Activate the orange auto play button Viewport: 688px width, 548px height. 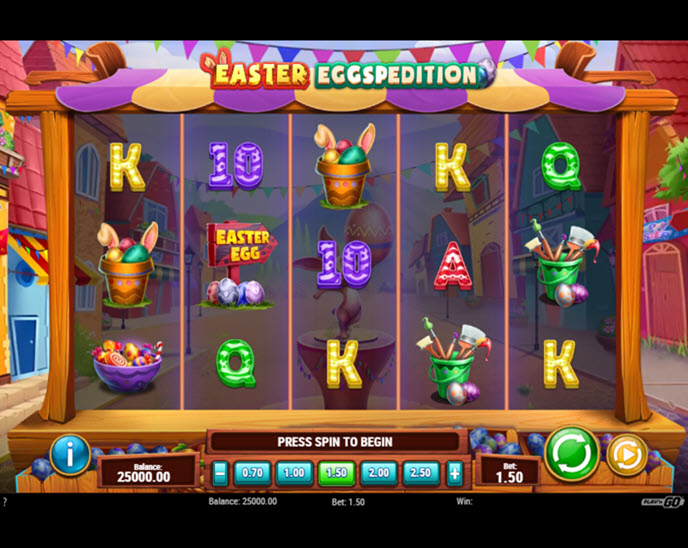[626, 455]
